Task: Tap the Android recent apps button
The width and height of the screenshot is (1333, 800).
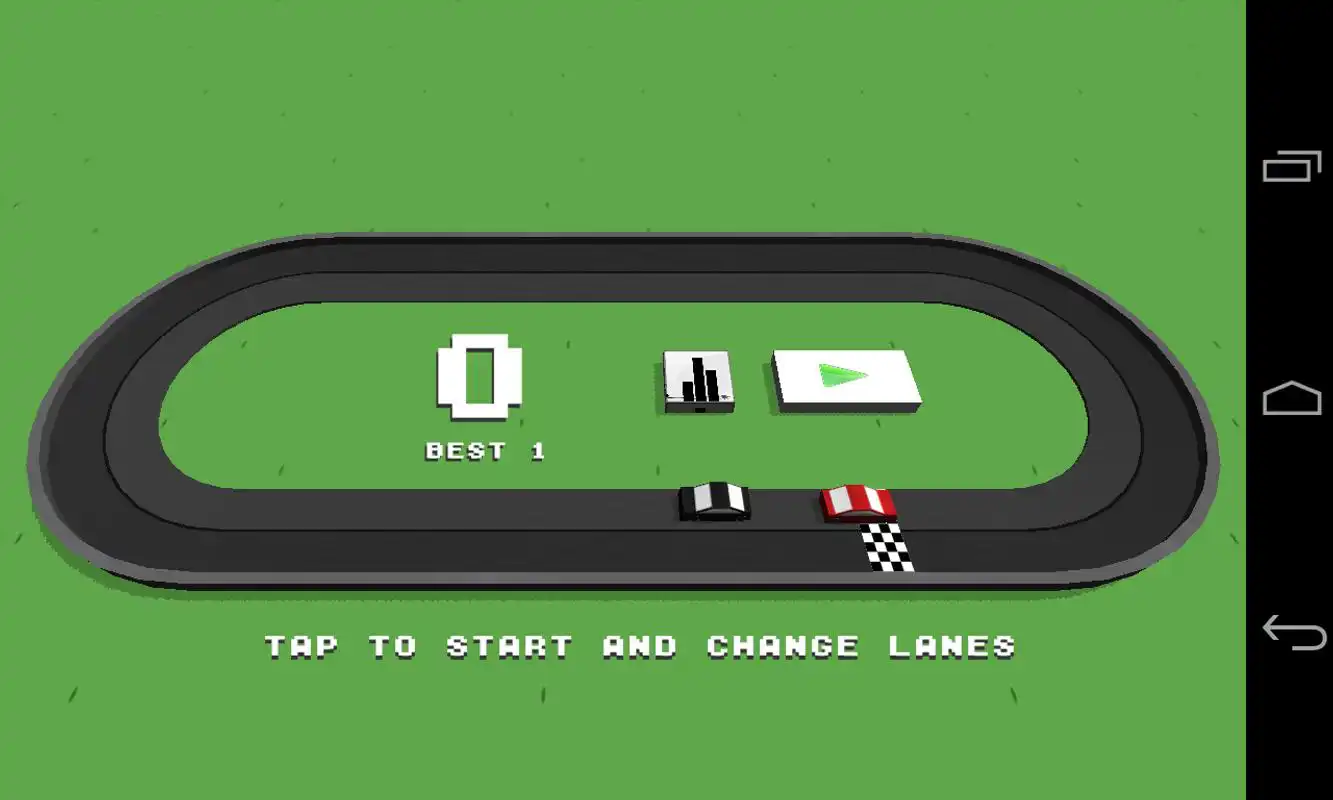Action: (1290, 165)
